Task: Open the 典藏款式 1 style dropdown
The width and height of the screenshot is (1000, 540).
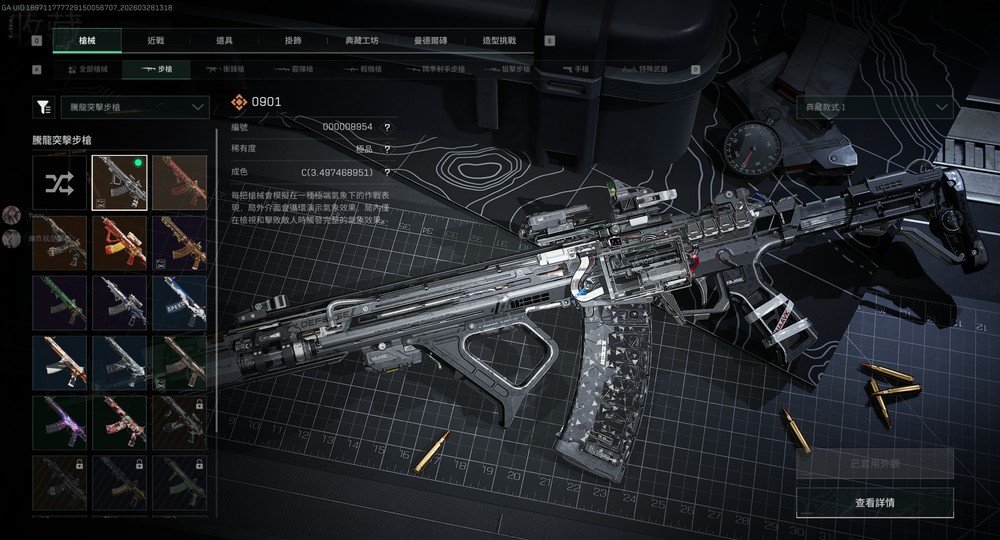Action: click(x=874, y=107)
